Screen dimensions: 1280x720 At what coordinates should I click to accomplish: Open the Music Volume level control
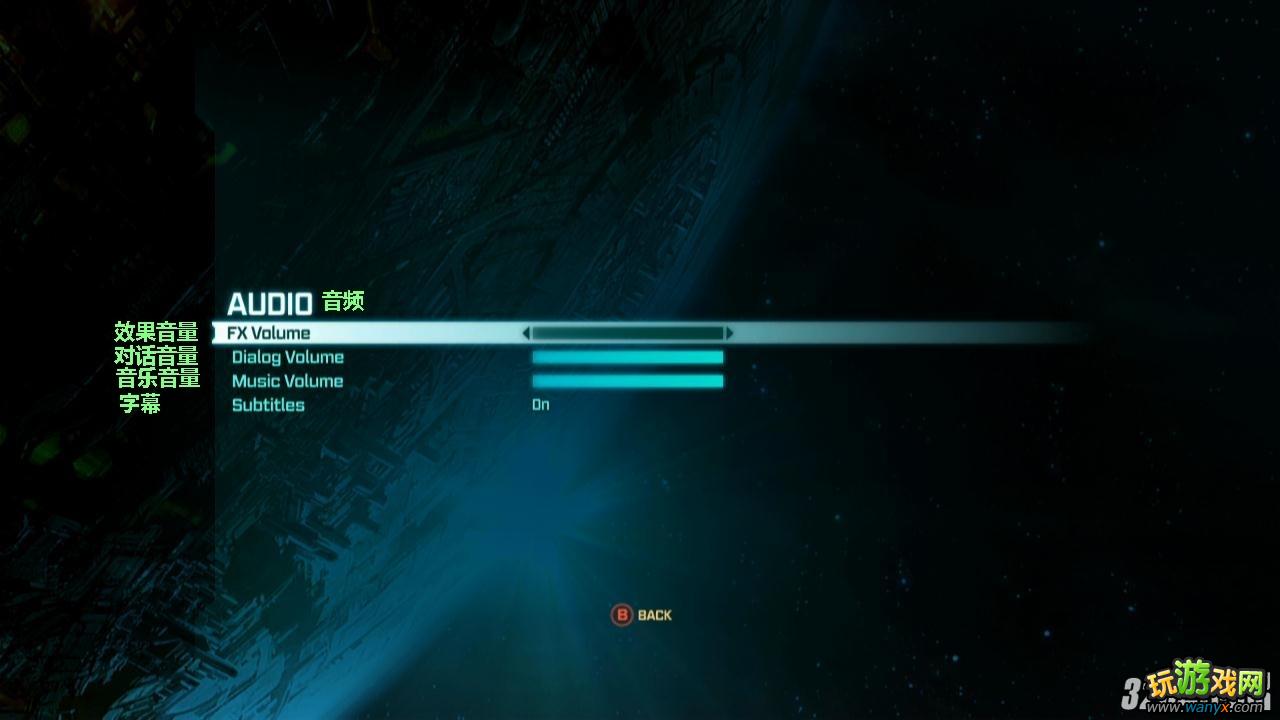[628, 380]
